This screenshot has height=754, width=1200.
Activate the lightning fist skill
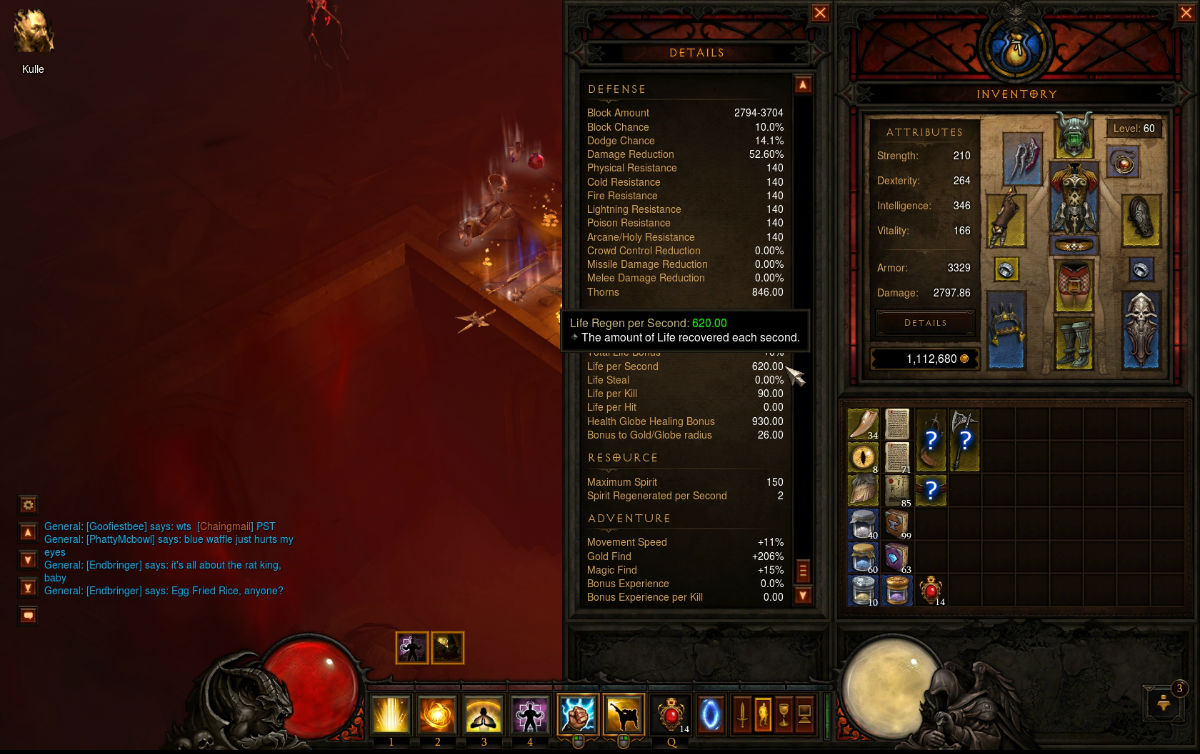coord(577,715)
